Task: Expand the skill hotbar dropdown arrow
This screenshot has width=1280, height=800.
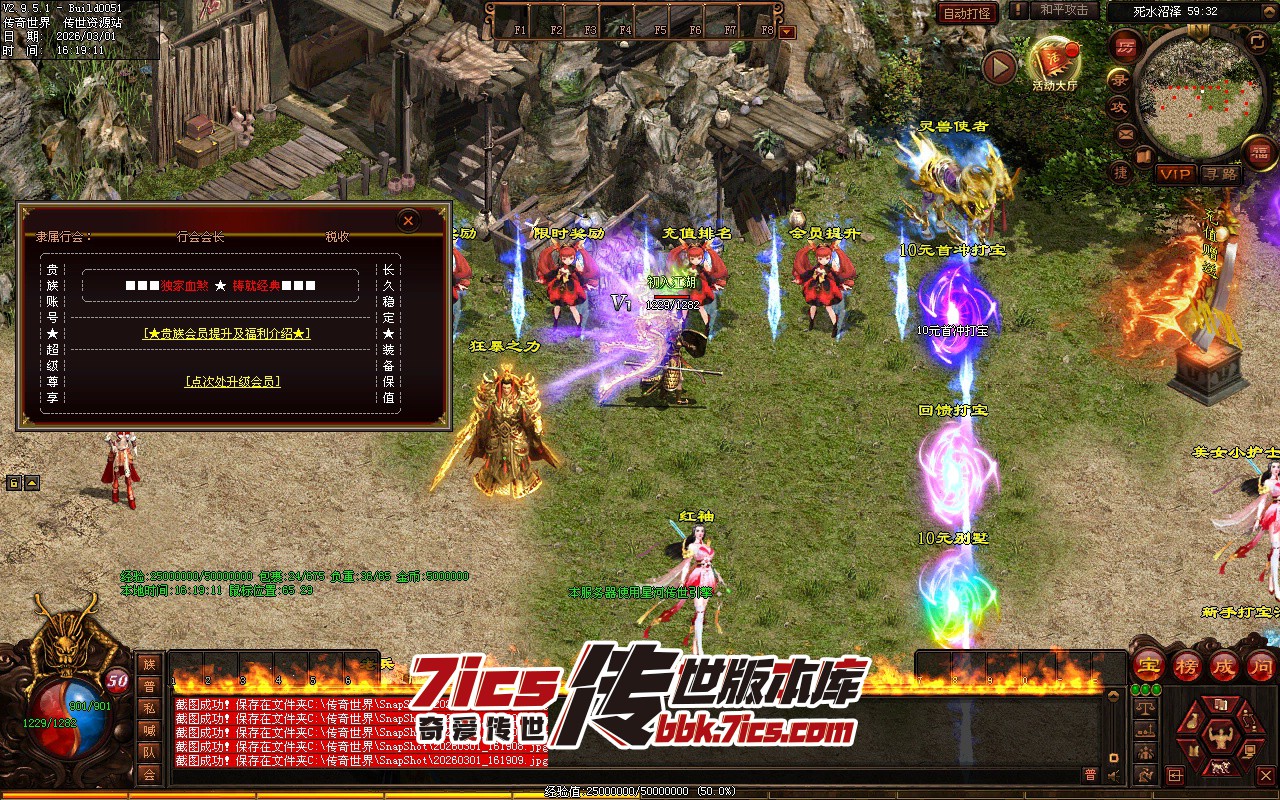Action: click(x=787, y=31)
